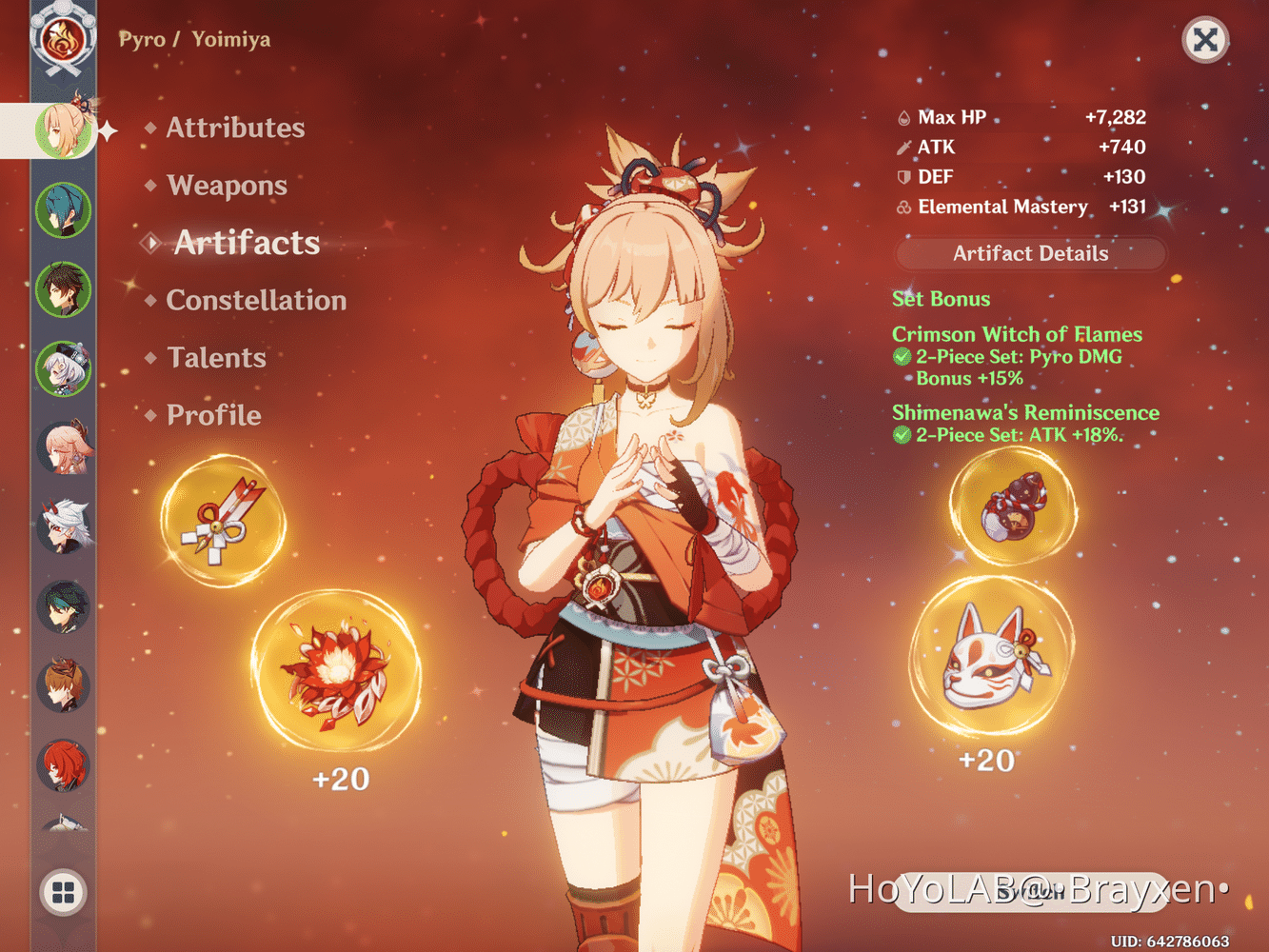Screen dimensions: 1269x952
Task: Open Artifact Details
Action: [x=1030, y=253]
